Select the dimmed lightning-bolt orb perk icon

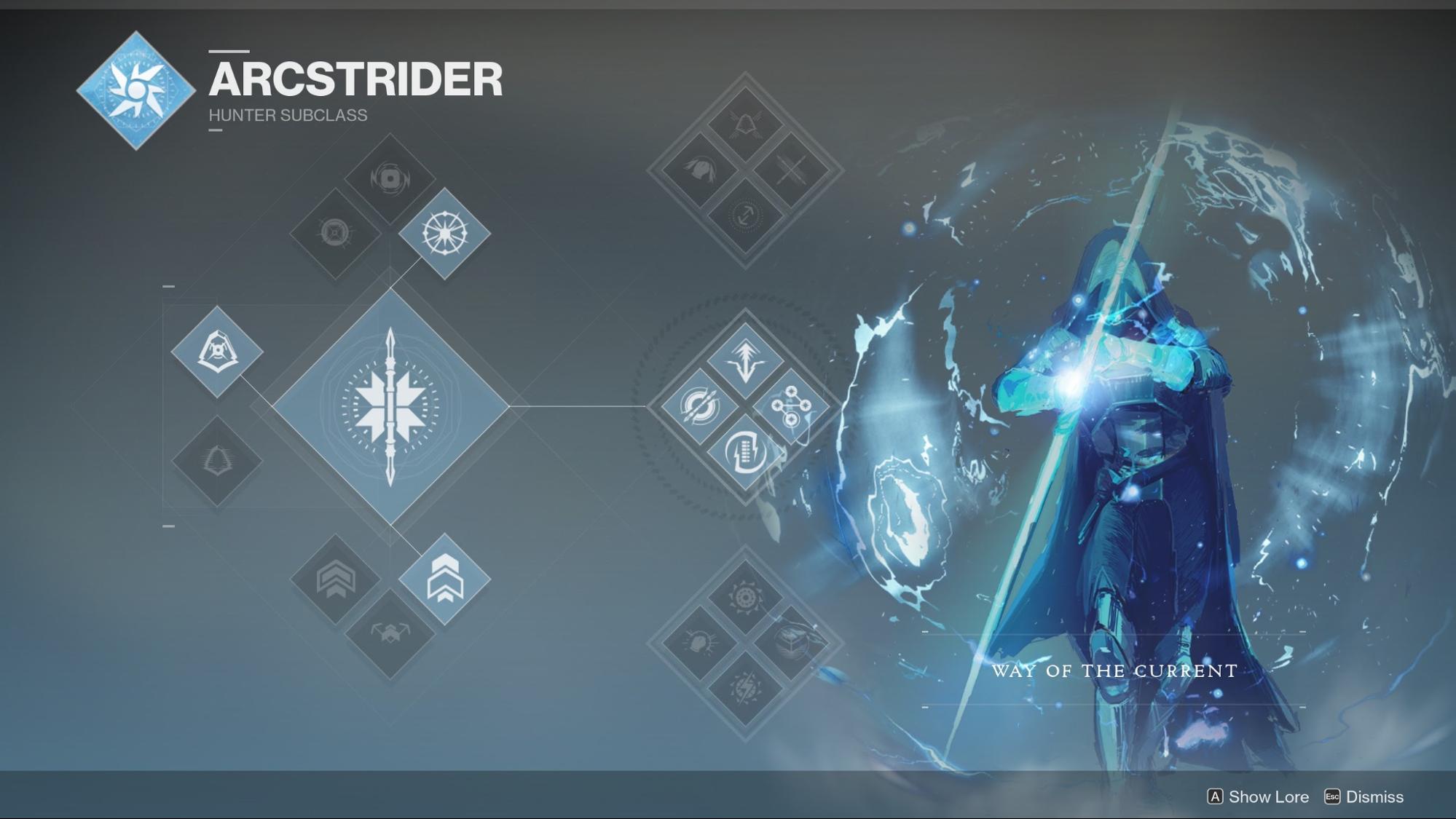(x=744, y=688)
